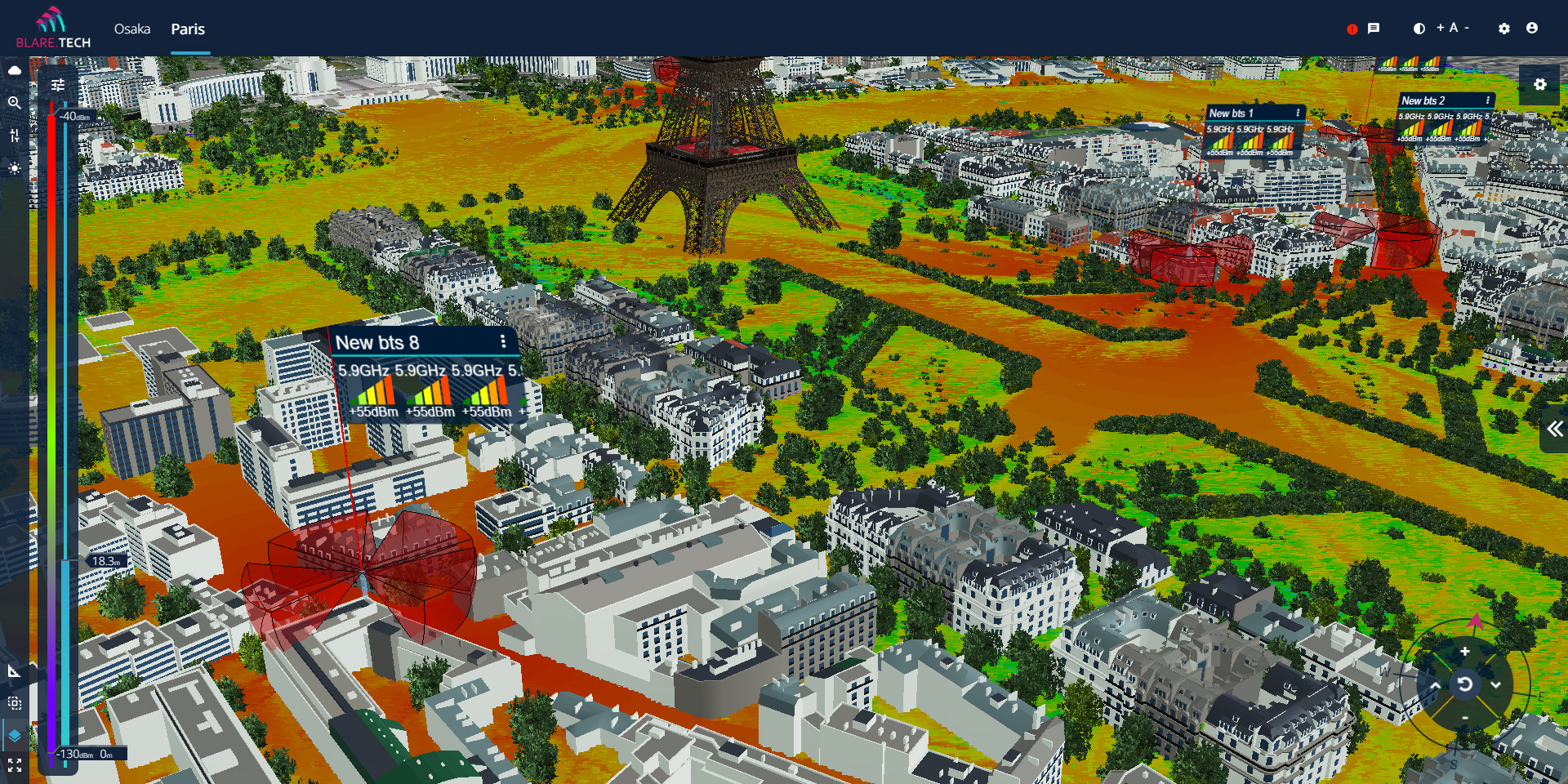Screen dimensions: 1568x784
Task: Toggle the dark/light contrast icon
Action: [1419, 28]
